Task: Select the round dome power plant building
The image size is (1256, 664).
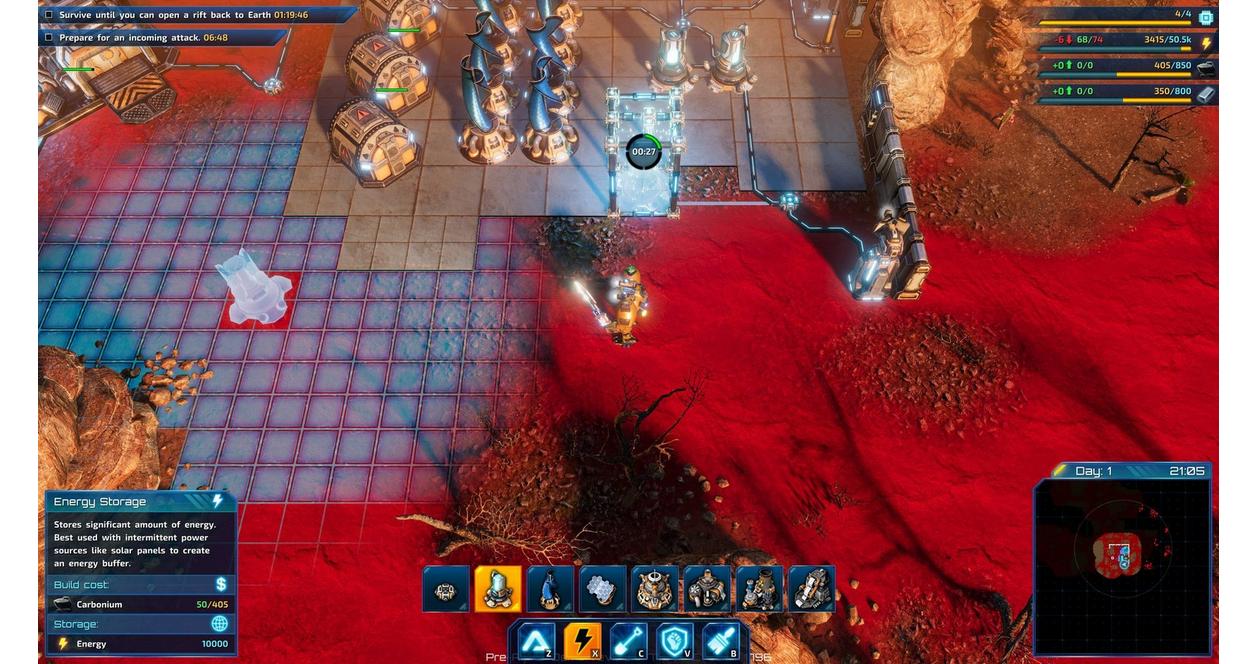Action: click(655, 590)
